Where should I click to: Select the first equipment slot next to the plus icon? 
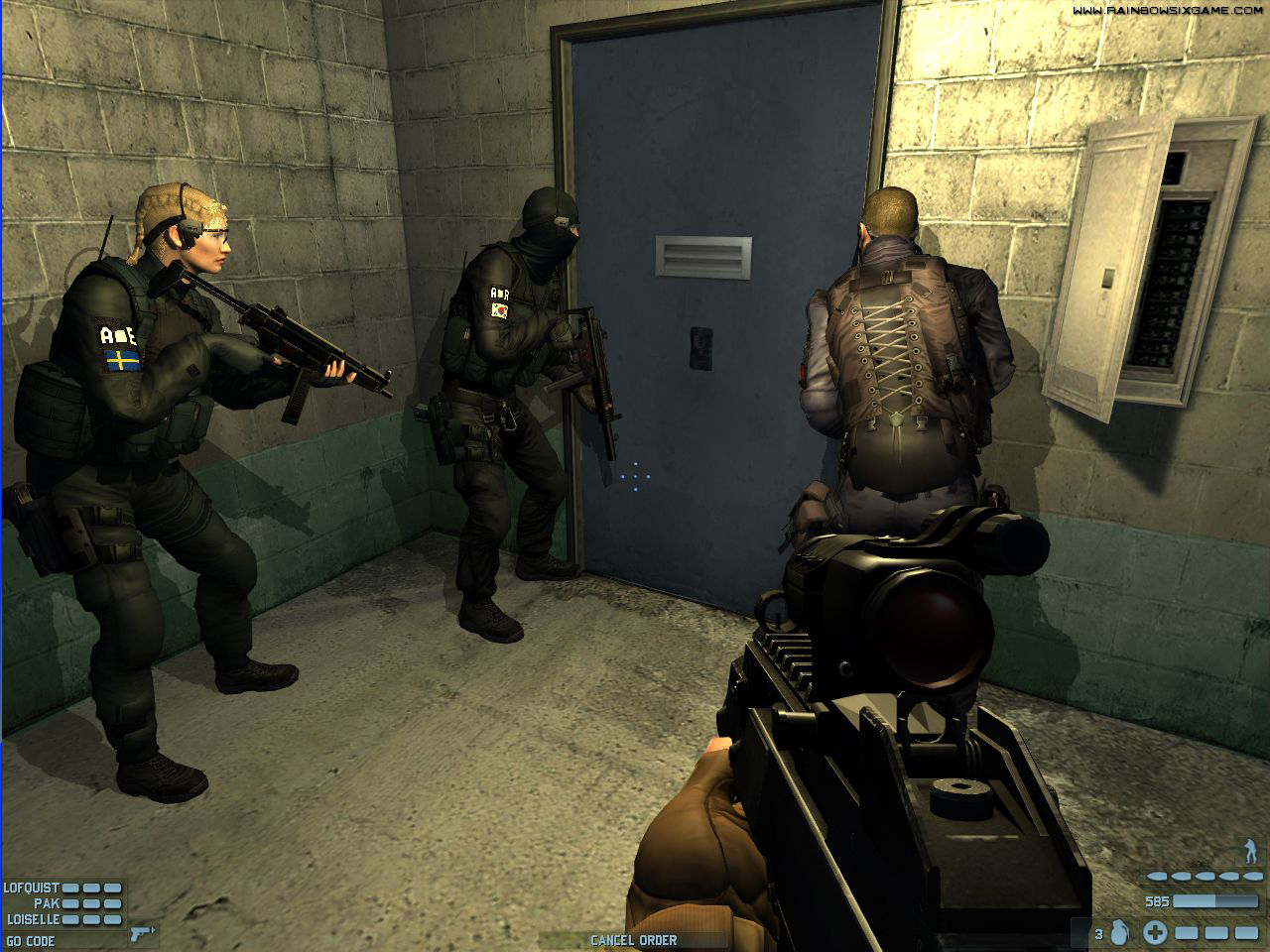click(x=1187, y=933)
